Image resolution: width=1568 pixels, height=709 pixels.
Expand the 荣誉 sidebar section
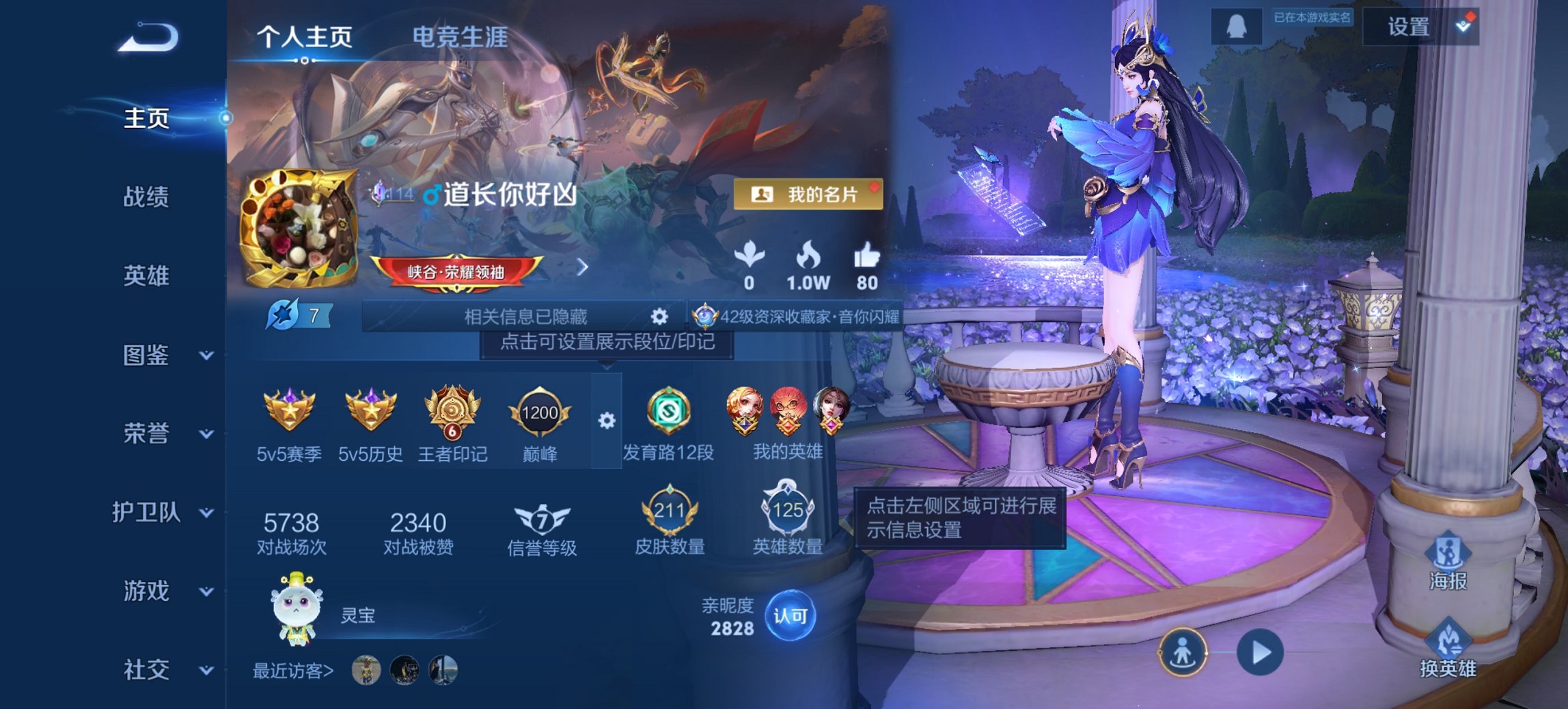(148, 433)
